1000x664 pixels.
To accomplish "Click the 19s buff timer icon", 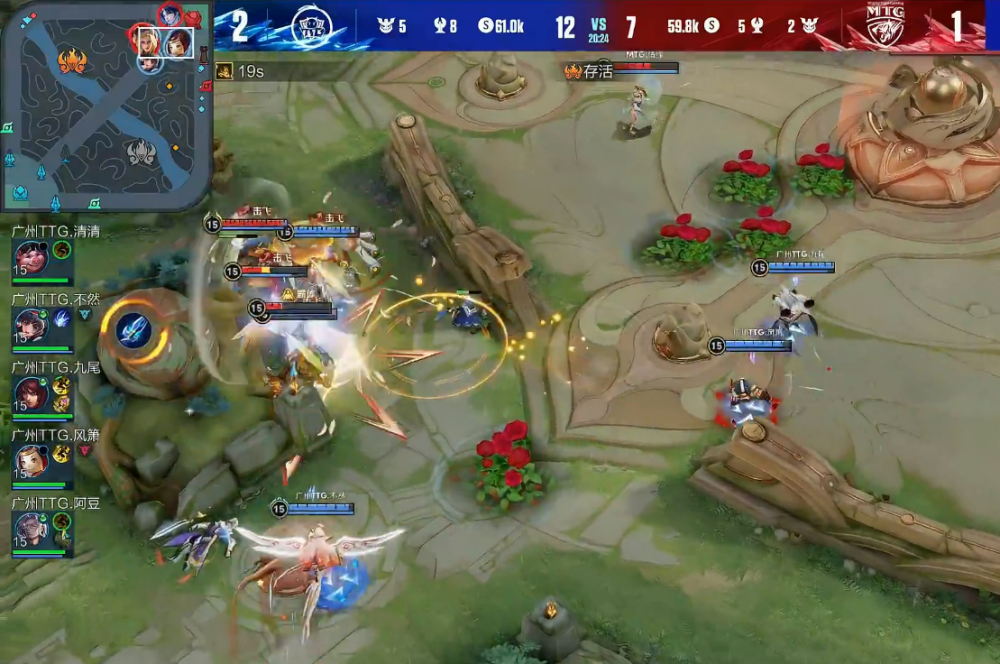I will [x=224, y=71].
